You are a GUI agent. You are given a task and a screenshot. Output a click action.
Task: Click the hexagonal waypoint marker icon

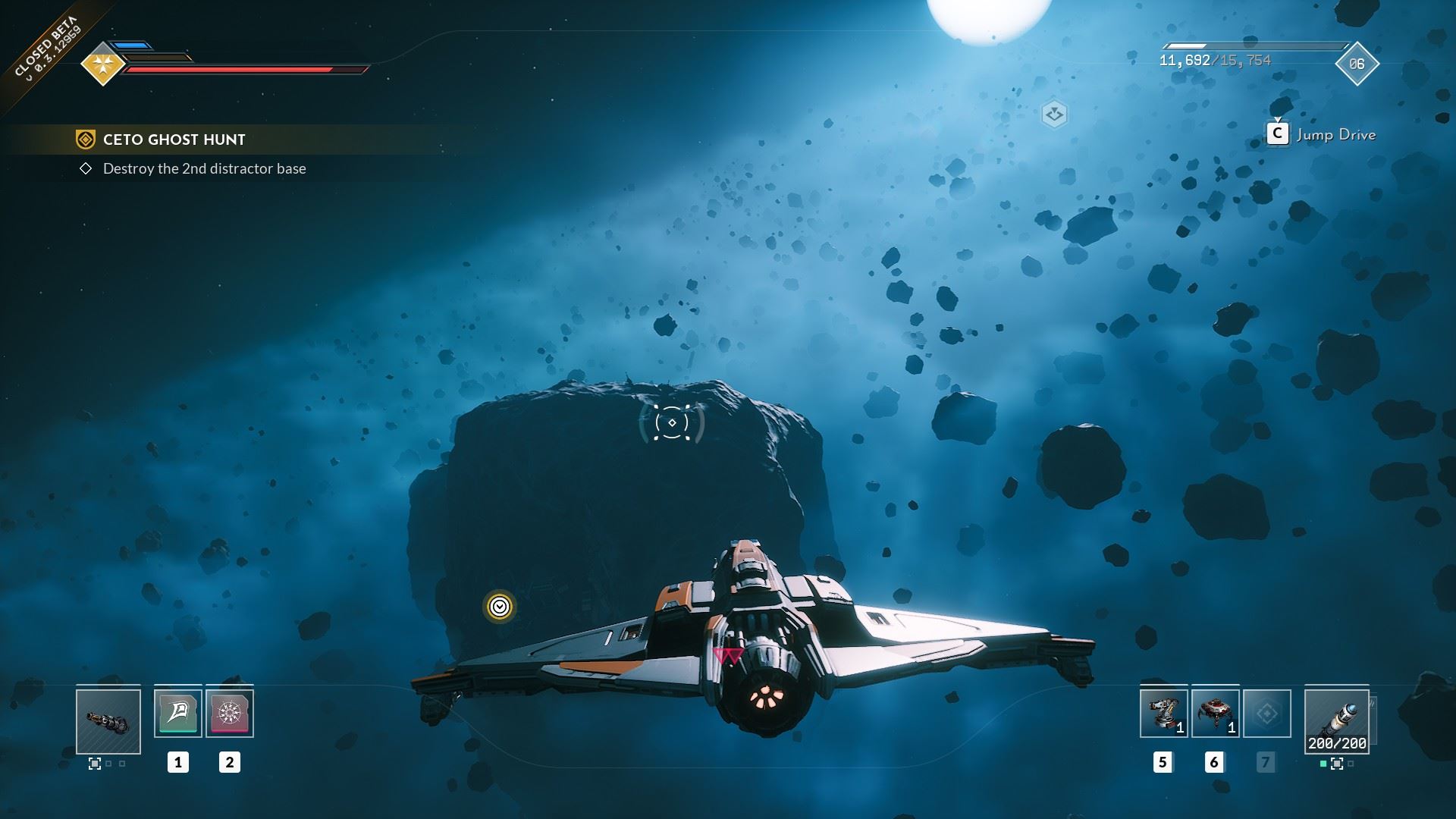(x=1054, y=115)
